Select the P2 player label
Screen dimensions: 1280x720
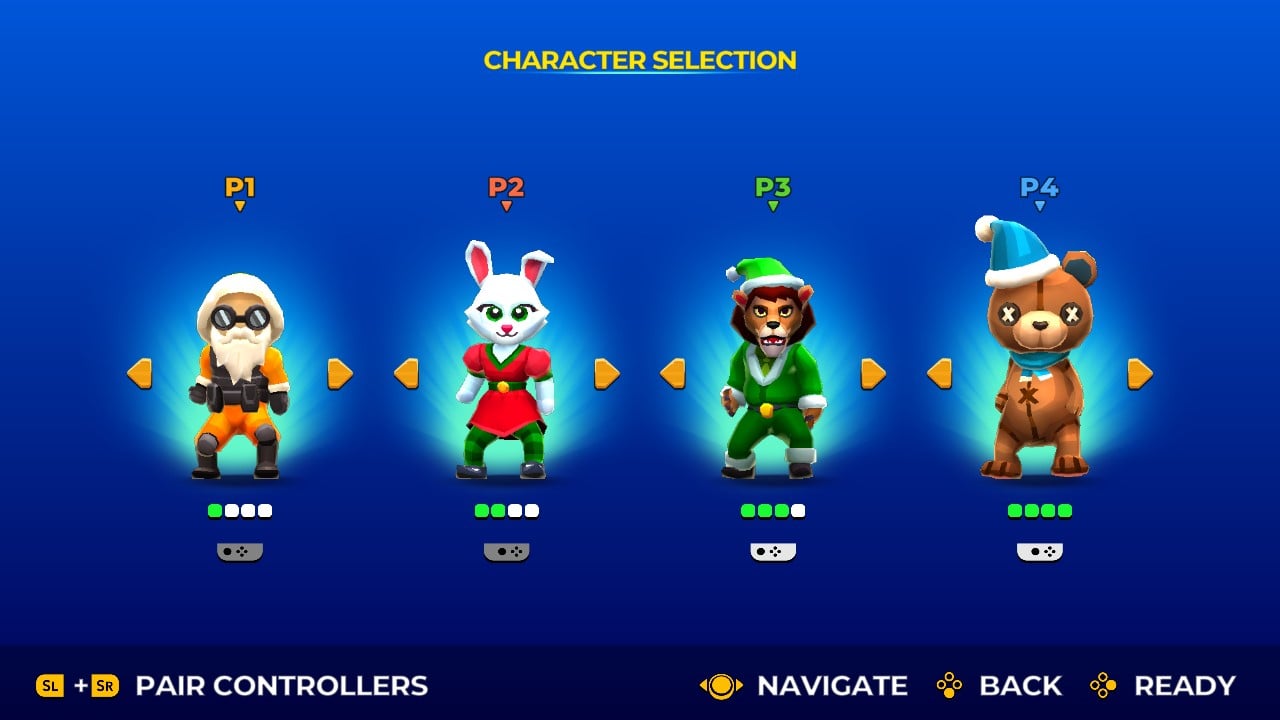(507, 186)
